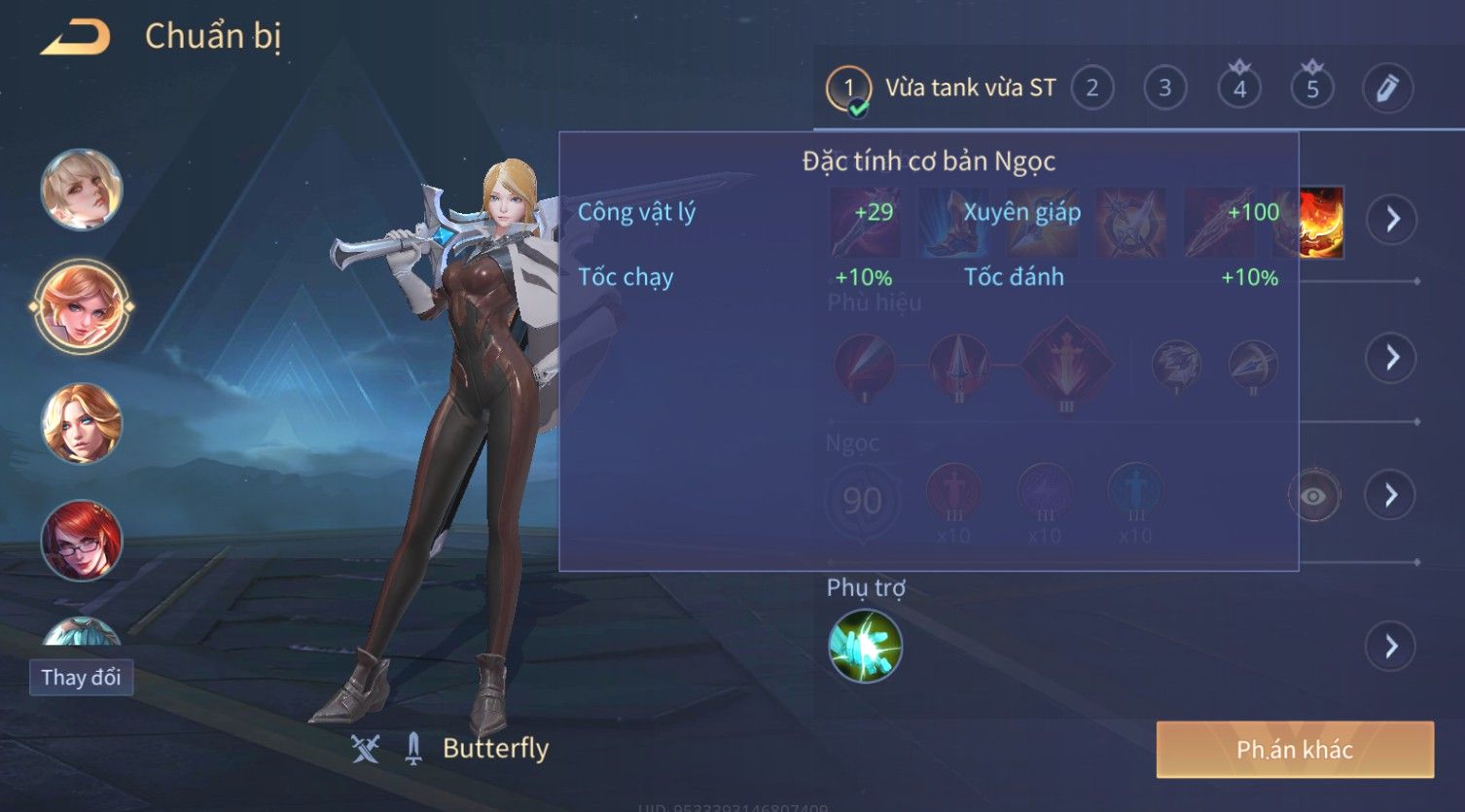Choose build preset 4
This screenshot has width=1465, height=812.
click(1238, 88)
